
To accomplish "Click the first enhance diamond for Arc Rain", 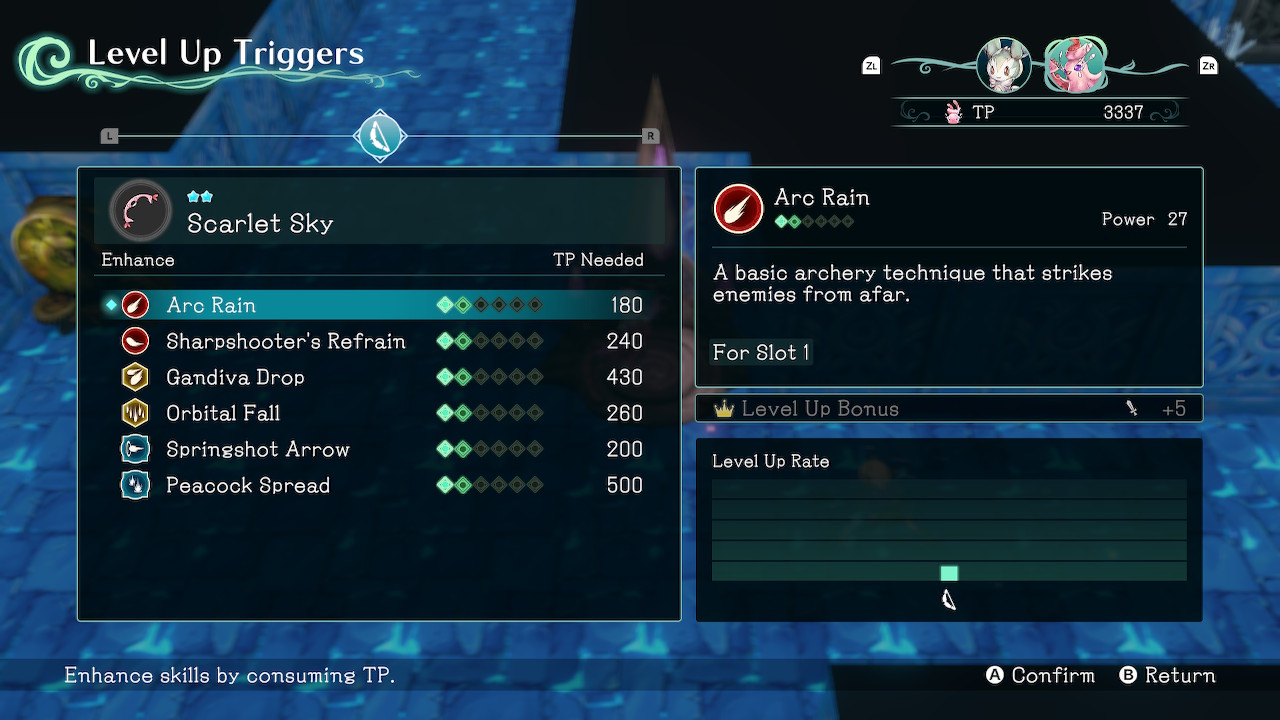I will [x=444, y=304].
